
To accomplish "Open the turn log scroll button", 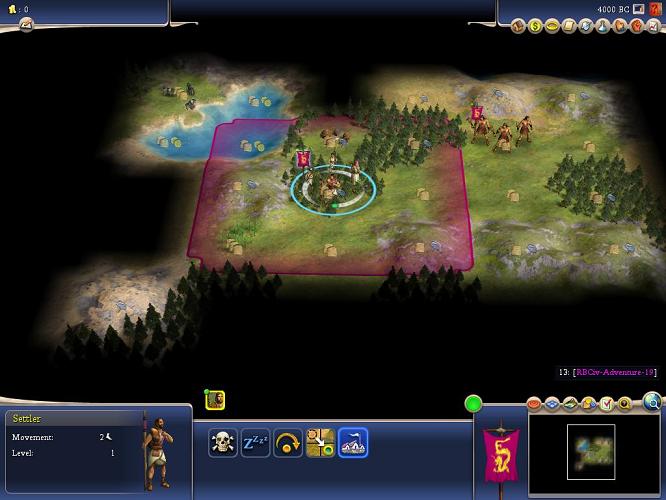I will click(26, 24).
